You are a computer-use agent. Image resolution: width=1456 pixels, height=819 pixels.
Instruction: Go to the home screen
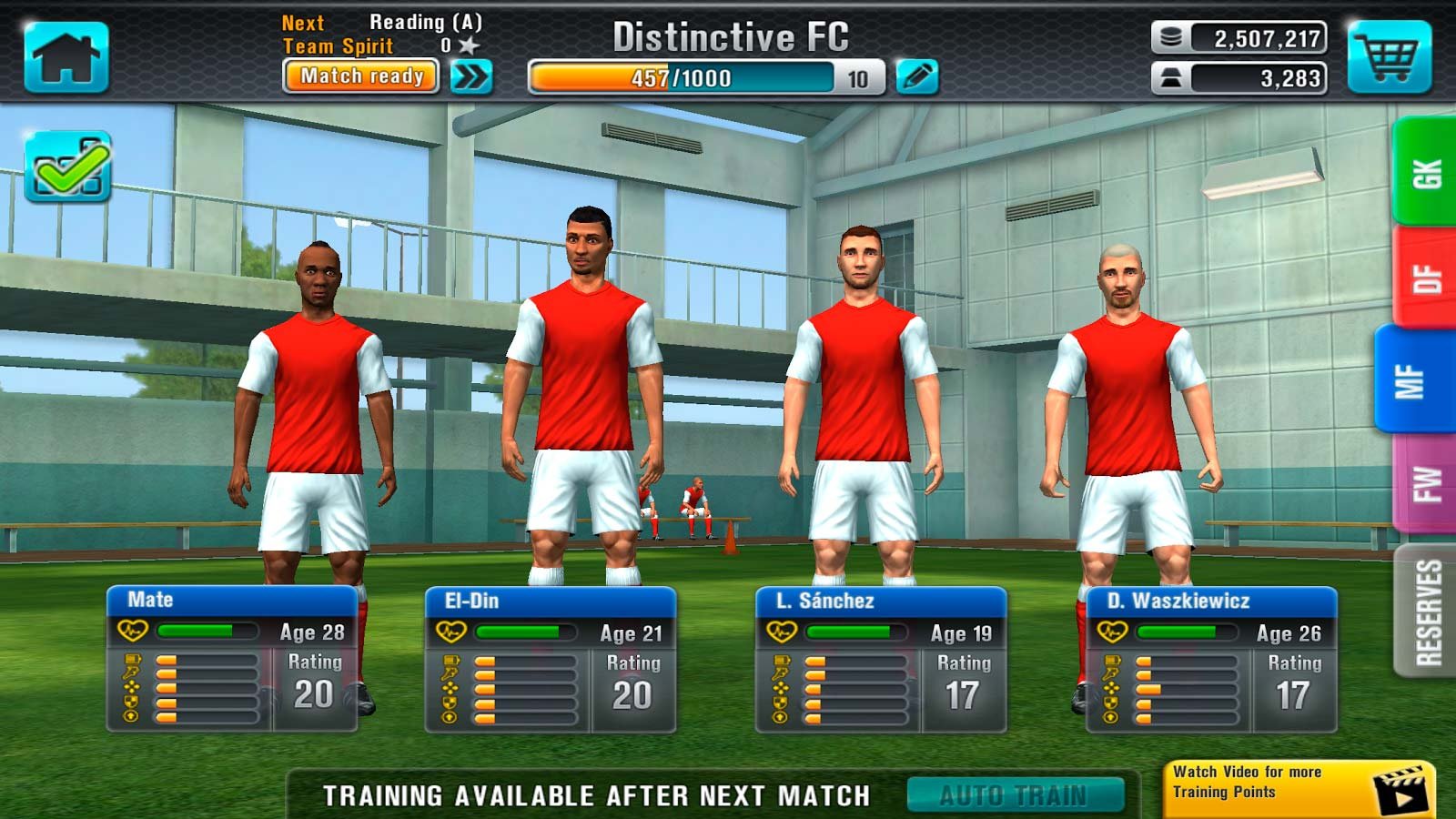[x=66, y=57]
